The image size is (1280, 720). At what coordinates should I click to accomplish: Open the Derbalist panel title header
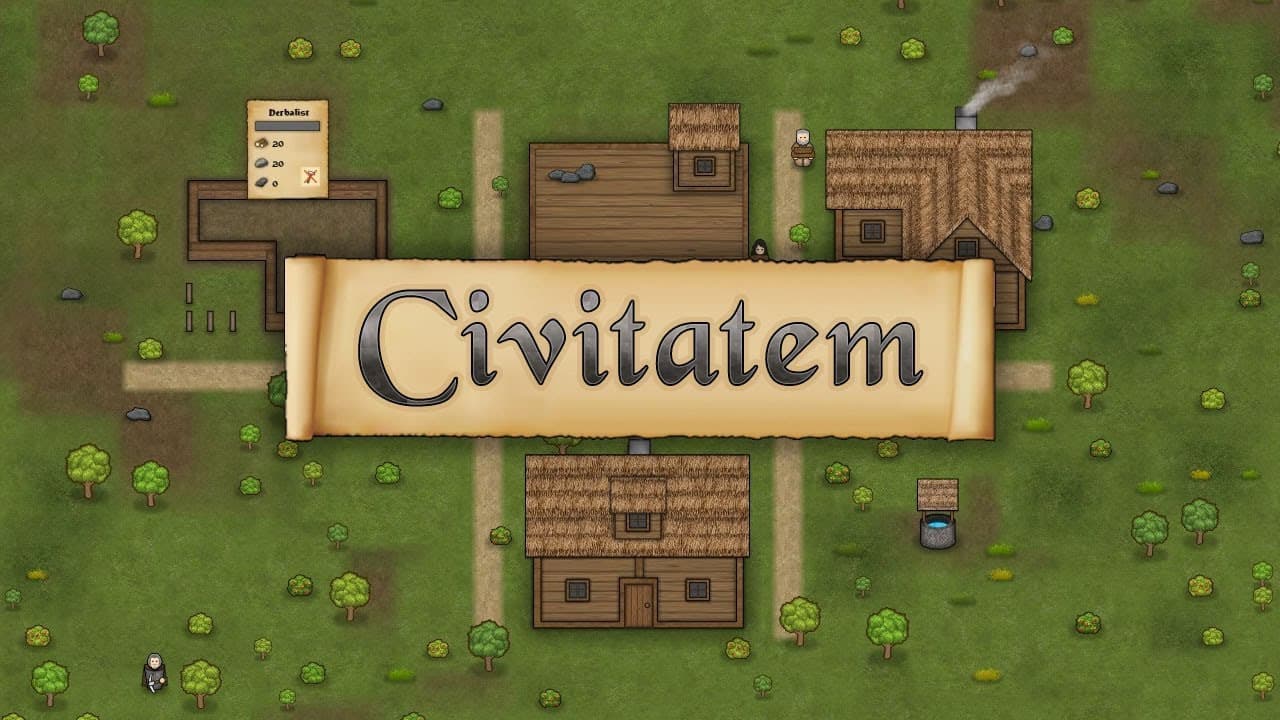pyautogui.click(x=289, y=111)
